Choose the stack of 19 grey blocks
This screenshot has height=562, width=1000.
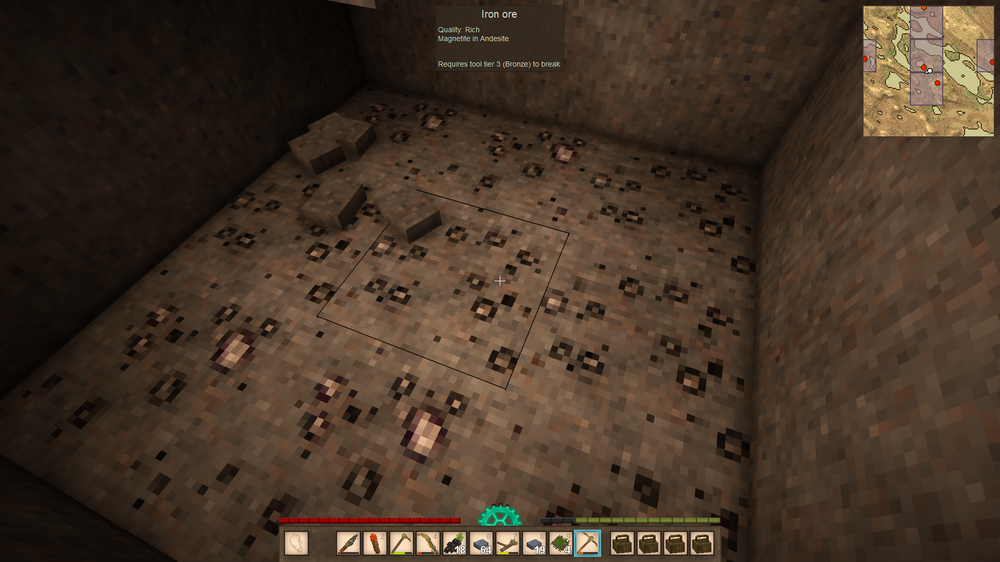(x=534, y=543)
